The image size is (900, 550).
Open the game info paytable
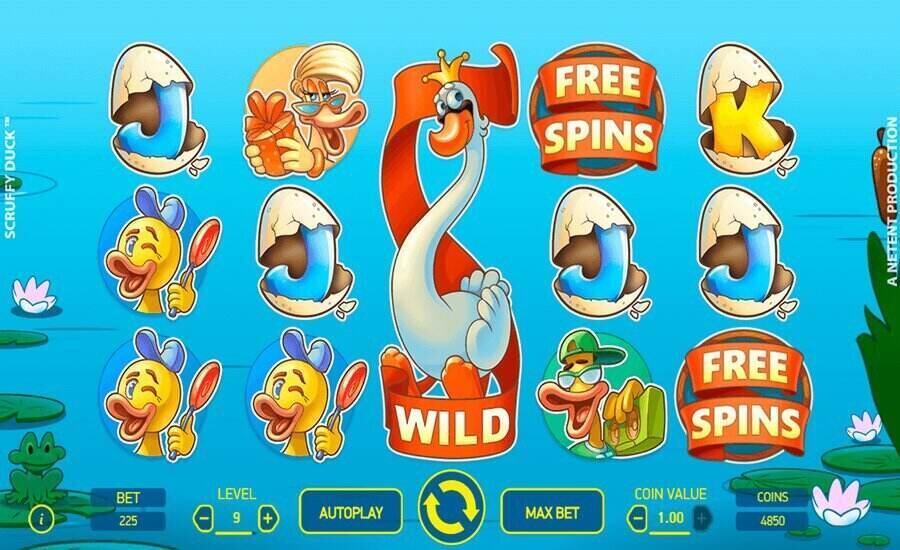pos(41,519)
